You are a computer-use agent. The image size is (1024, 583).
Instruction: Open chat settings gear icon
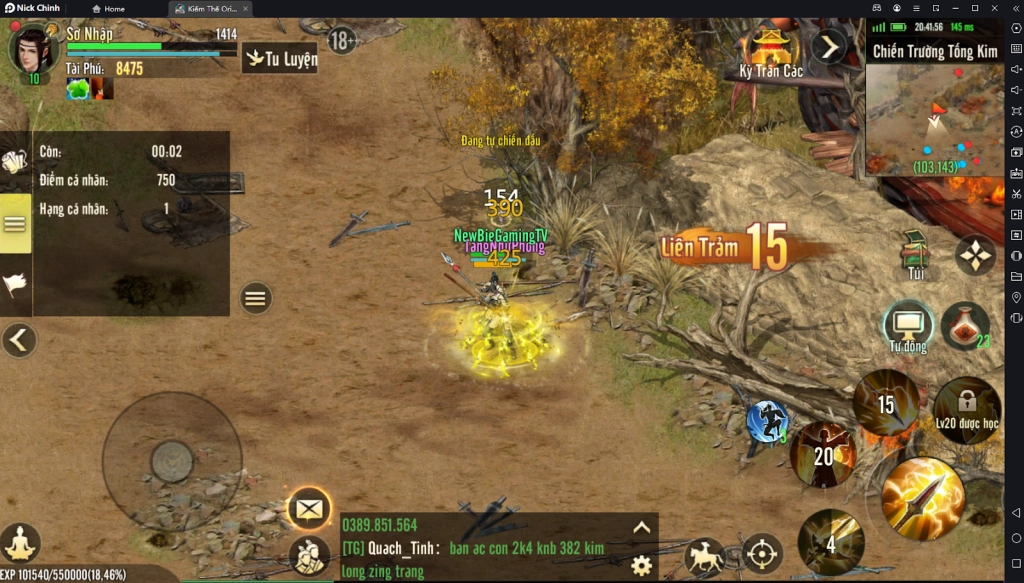(x=642, y=565)
